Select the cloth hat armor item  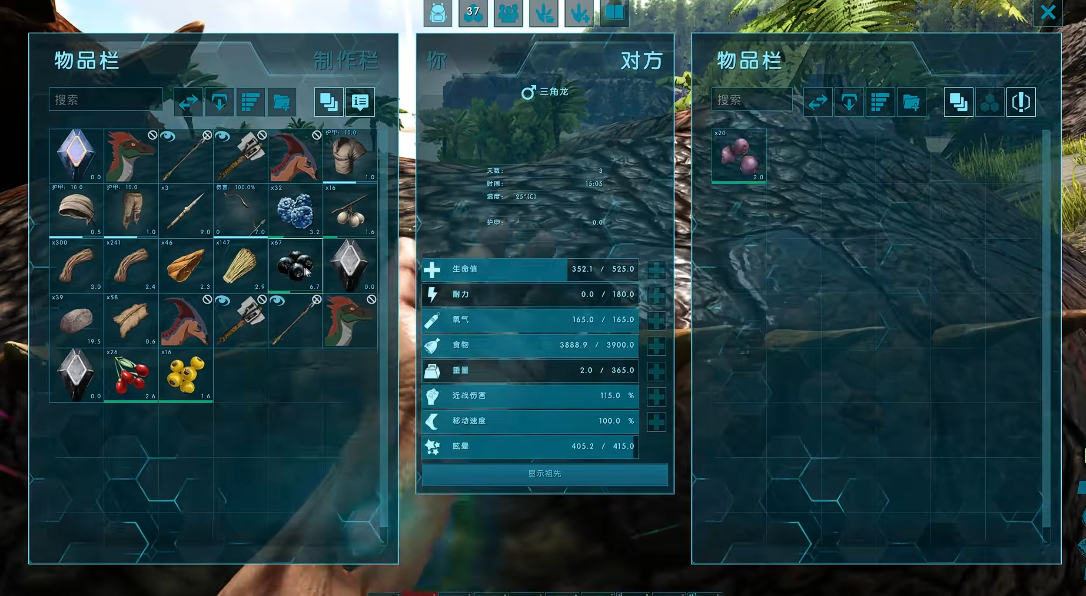(77, 209)
